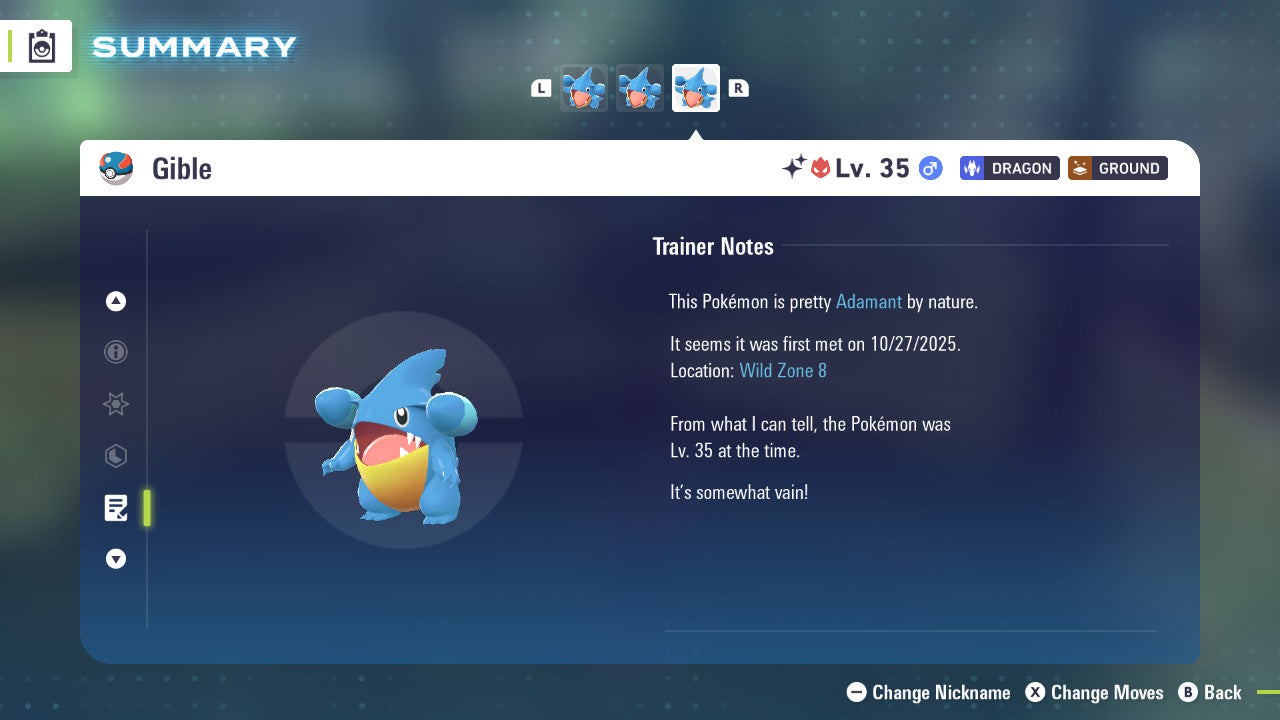The image size is (1280, 720).
Task: Click the male gender symbol
Action: pyautogui.click(x=929, y=168)
